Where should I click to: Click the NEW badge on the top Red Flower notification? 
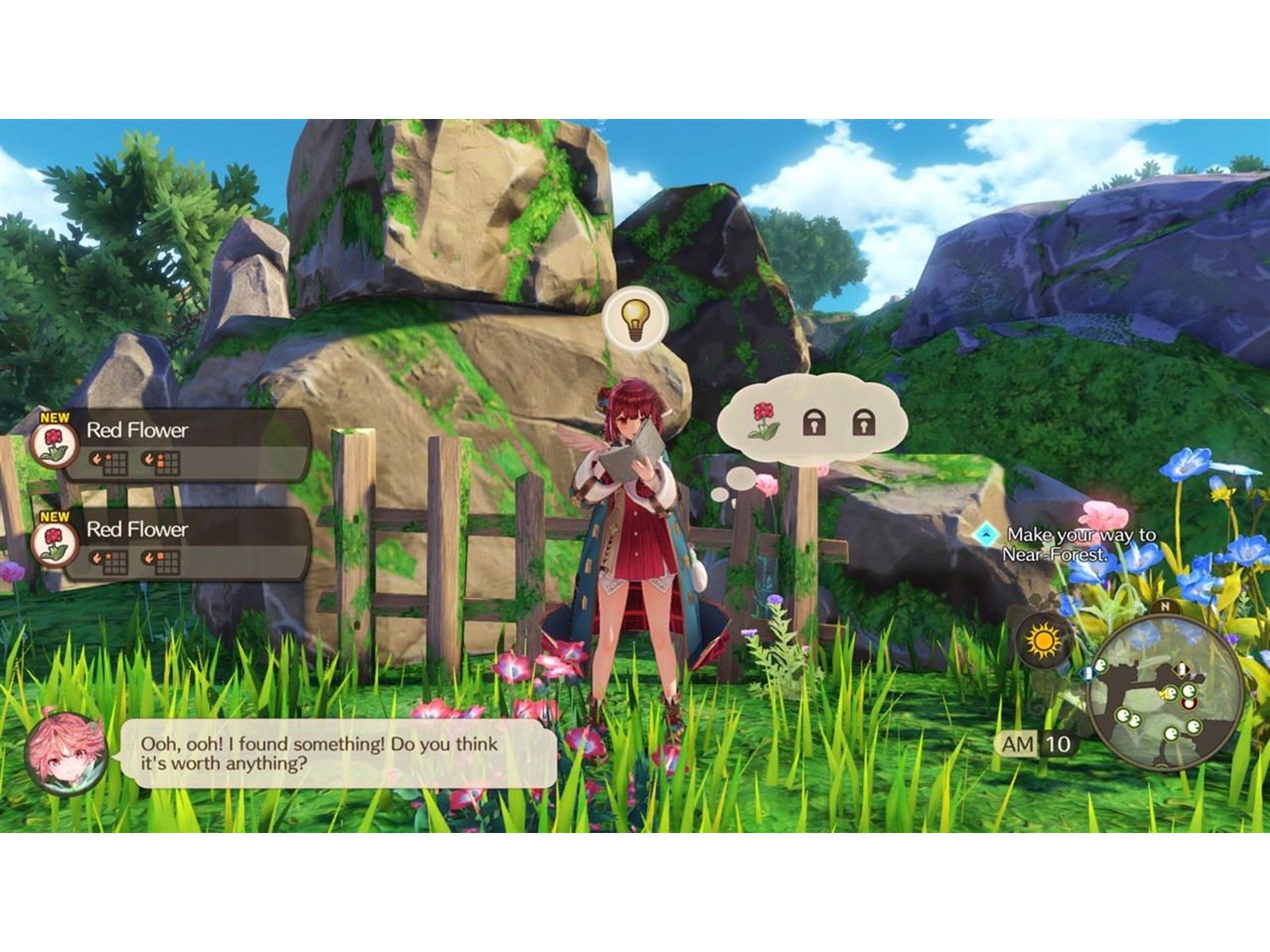55,417
